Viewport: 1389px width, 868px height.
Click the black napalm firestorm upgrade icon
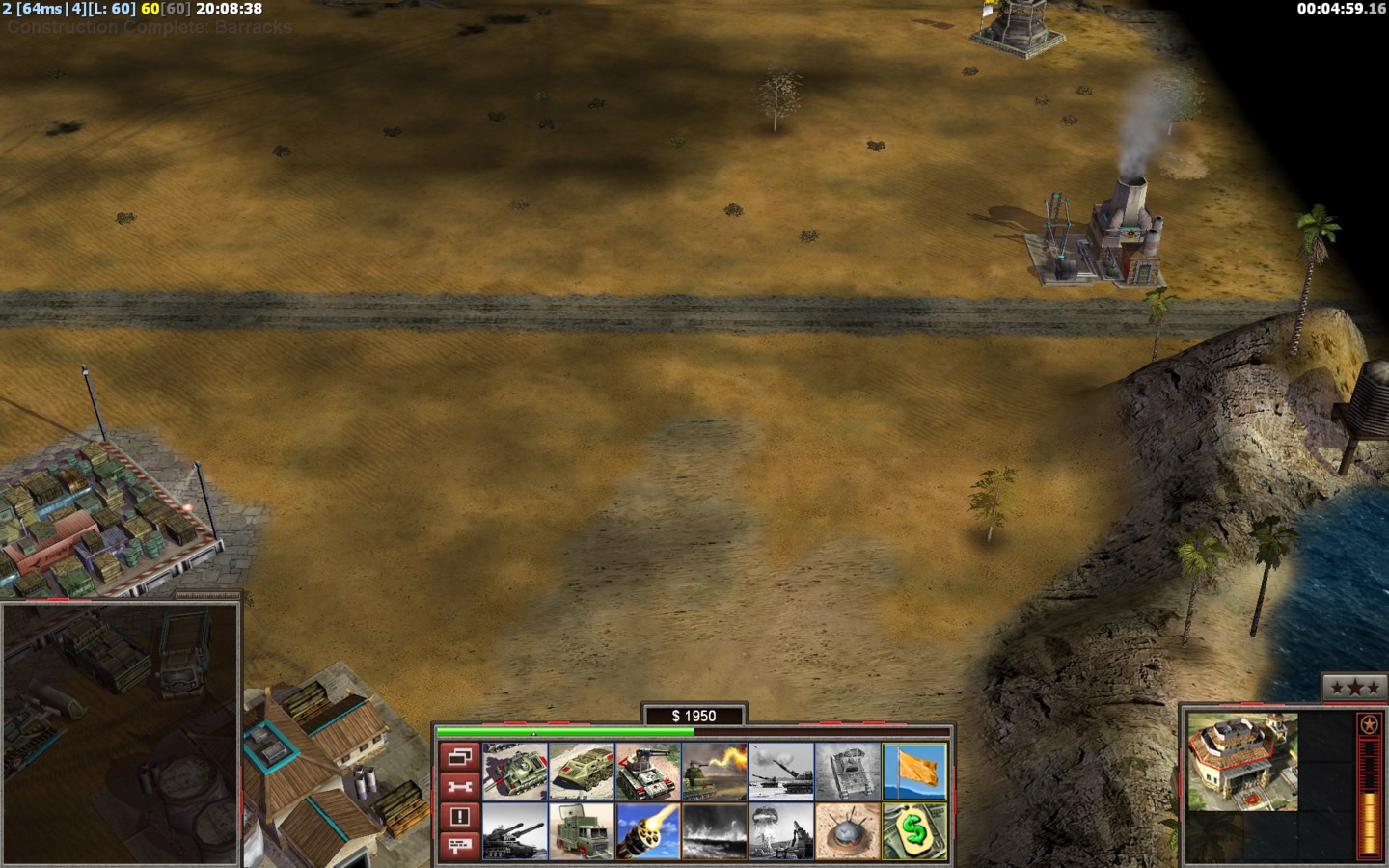[715, 831]
